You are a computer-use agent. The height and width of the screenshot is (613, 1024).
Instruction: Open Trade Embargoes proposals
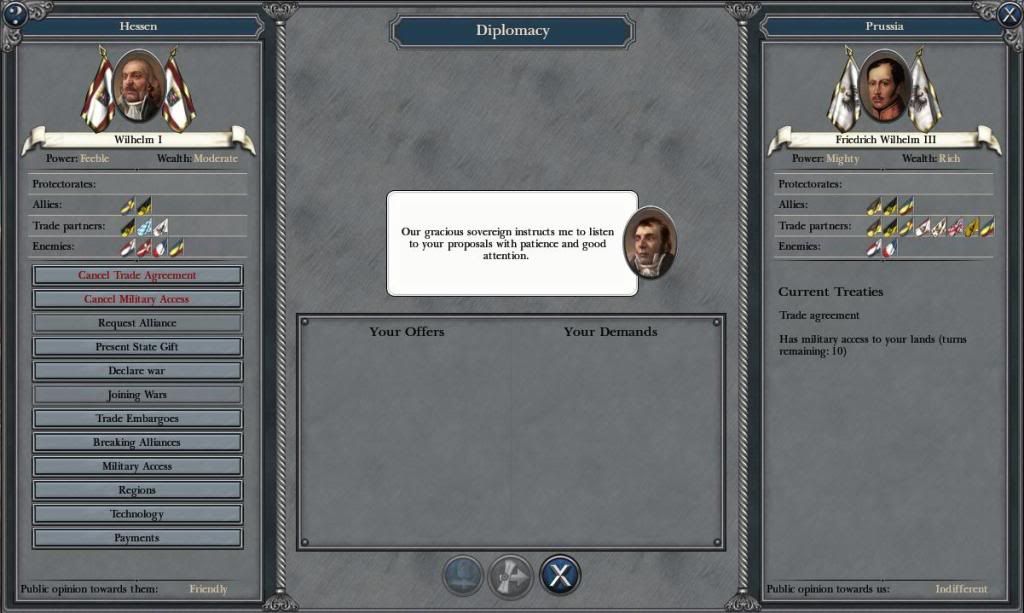[x=137, y=419]
